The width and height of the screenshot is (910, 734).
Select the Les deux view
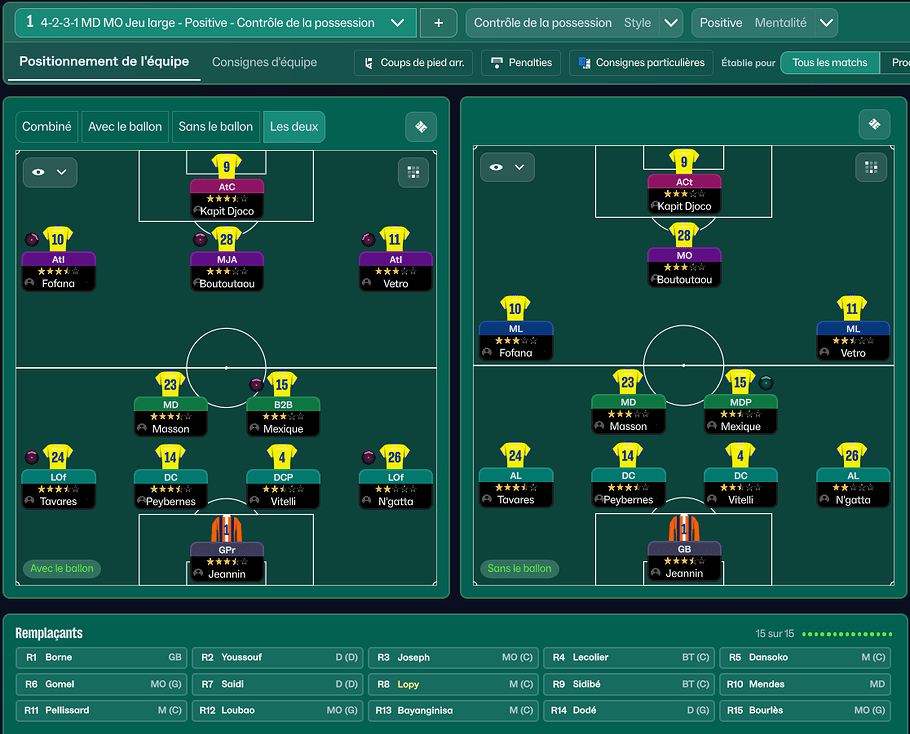(294, 127)
